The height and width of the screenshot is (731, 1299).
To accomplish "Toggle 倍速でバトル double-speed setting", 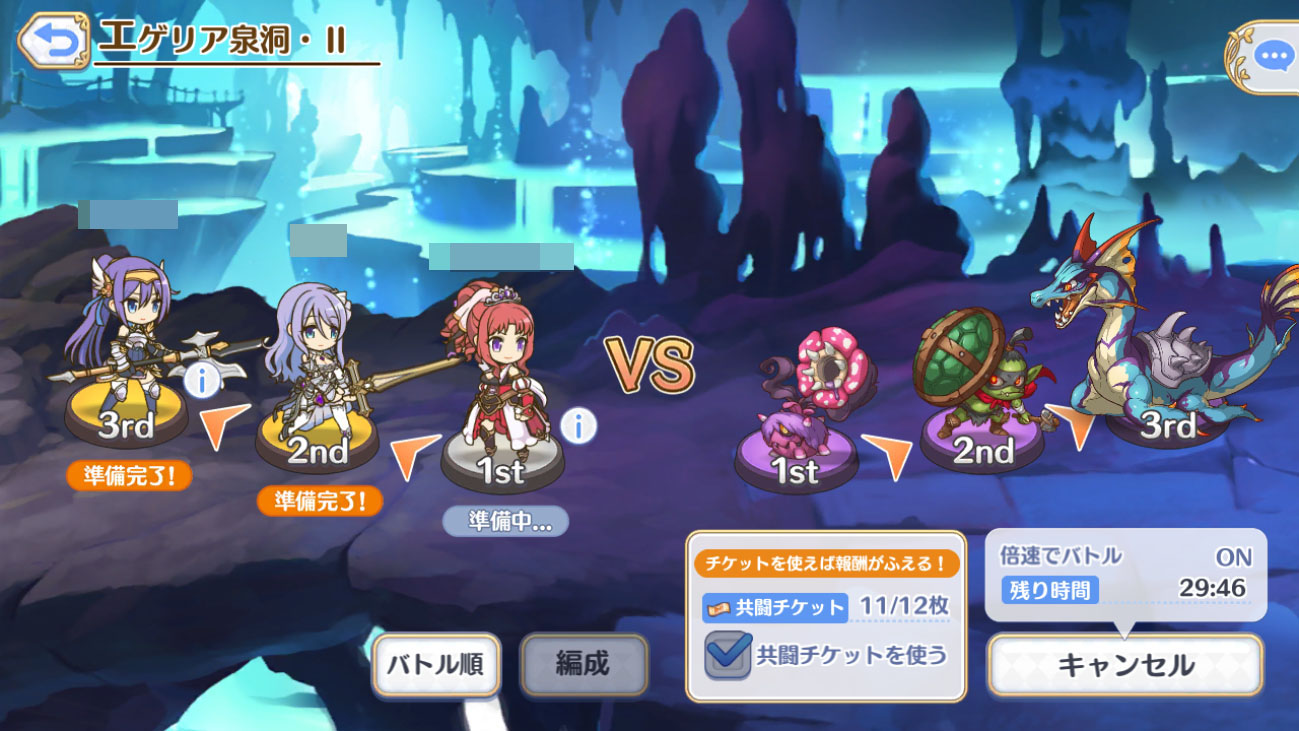I will pyautogui.click(x=1232, y=557).
